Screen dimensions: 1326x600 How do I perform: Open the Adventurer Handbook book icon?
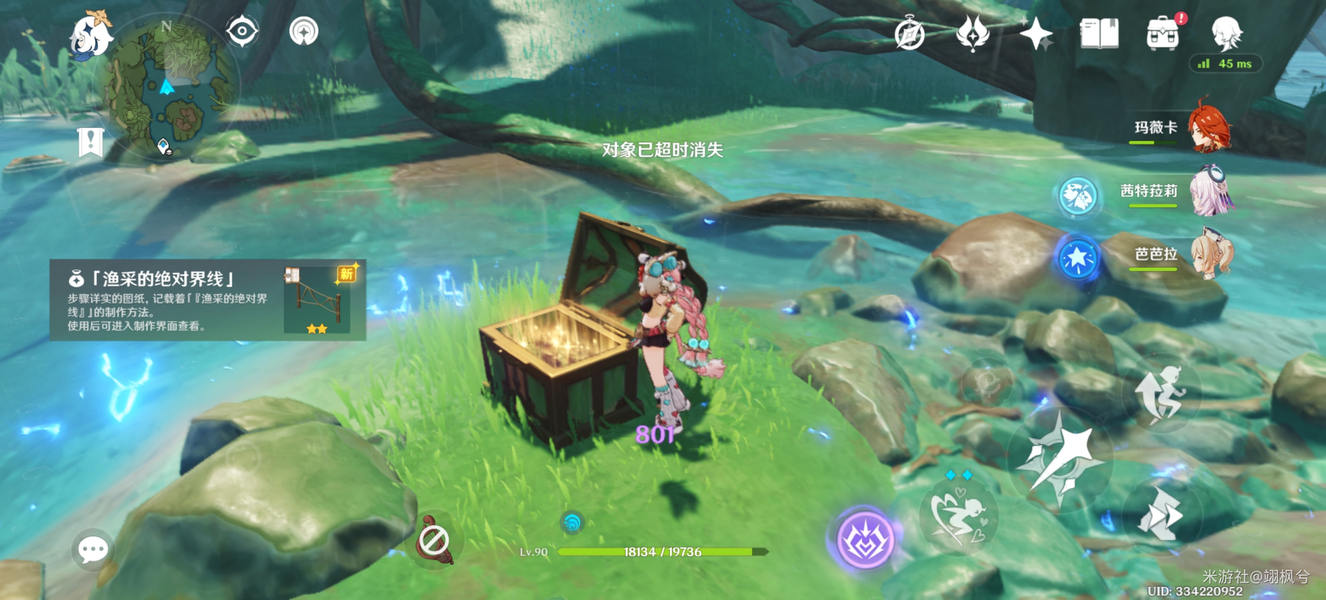click(1099, 34)
